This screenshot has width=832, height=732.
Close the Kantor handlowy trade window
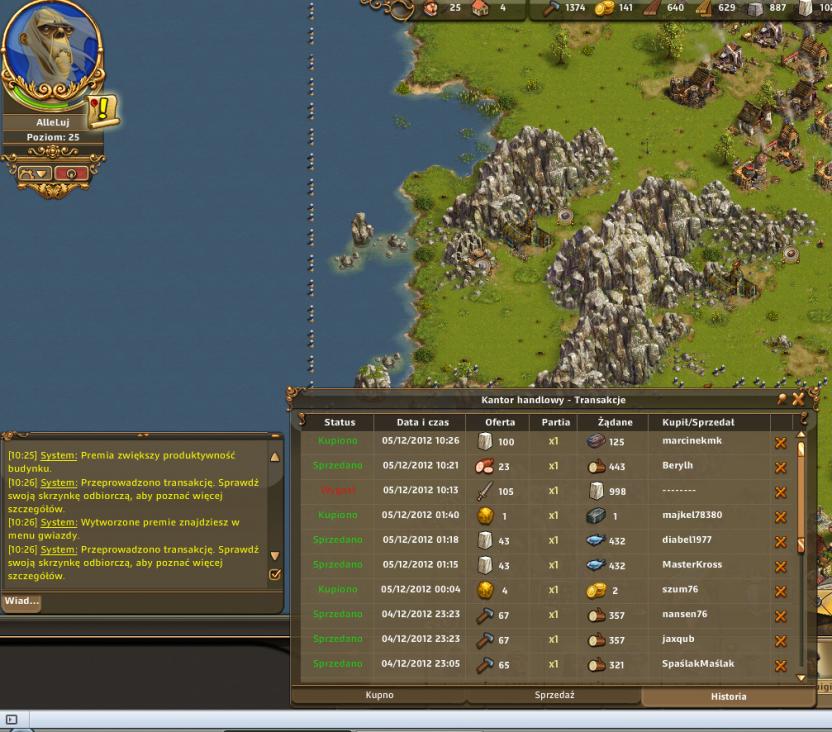(x=798, y=399)
